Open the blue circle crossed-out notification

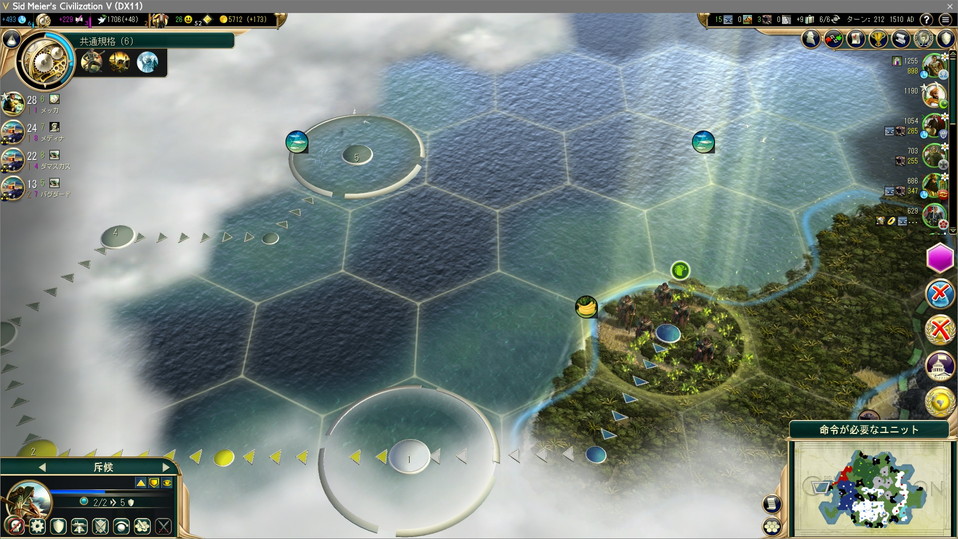pos(940,294)
